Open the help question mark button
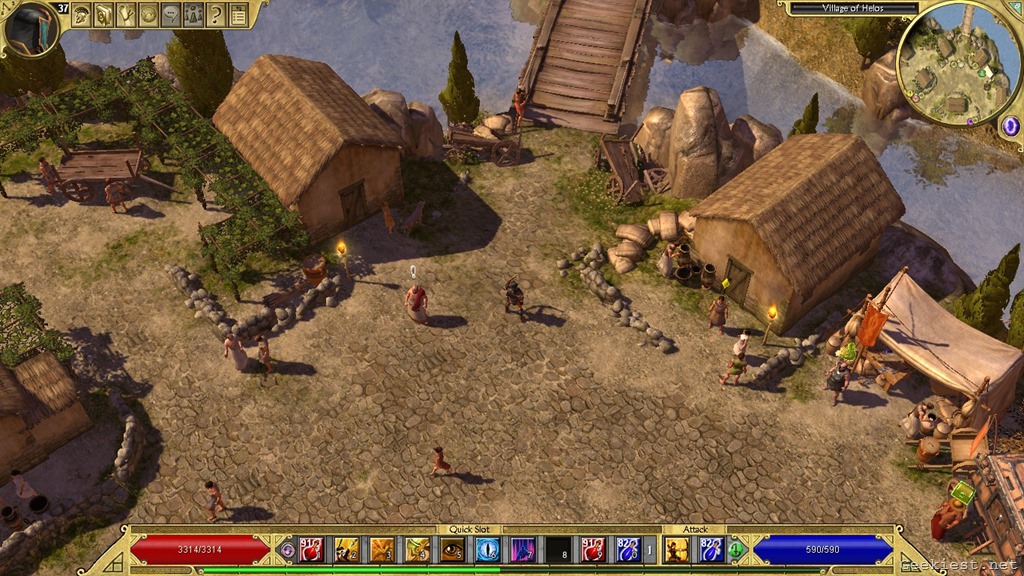The width and height of the screenshot is (1024, 576). pos(215,14)
